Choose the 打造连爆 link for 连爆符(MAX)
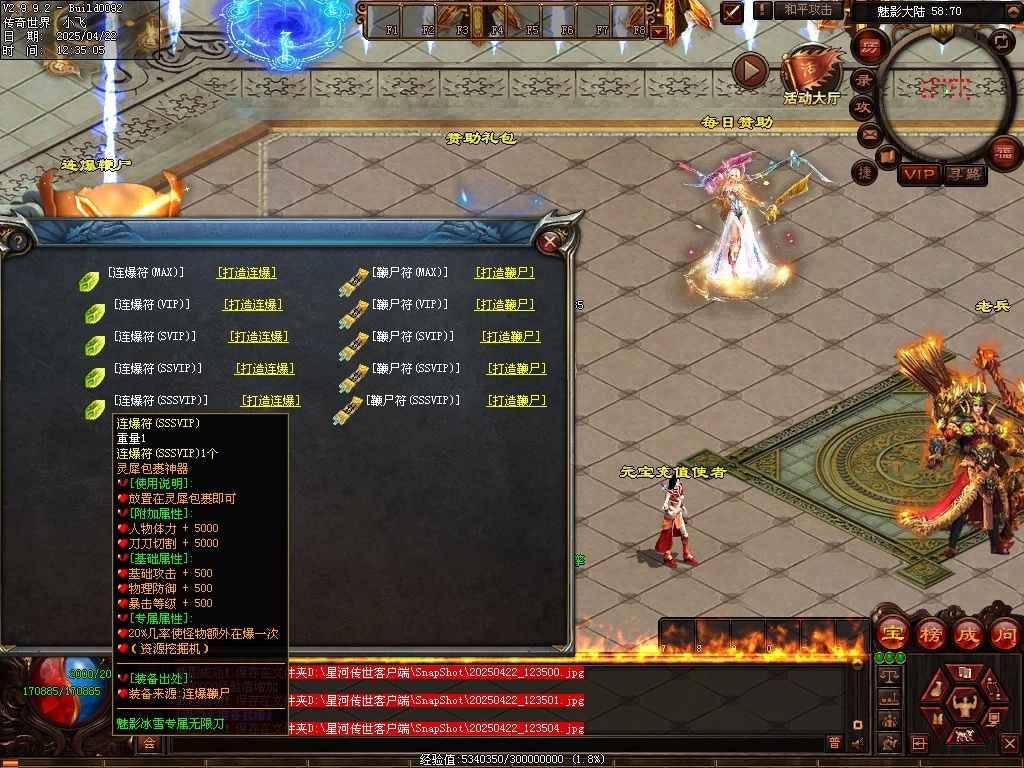Image resolution: width=1024 pixels, height=768 pixels. (x=246, y=272)
